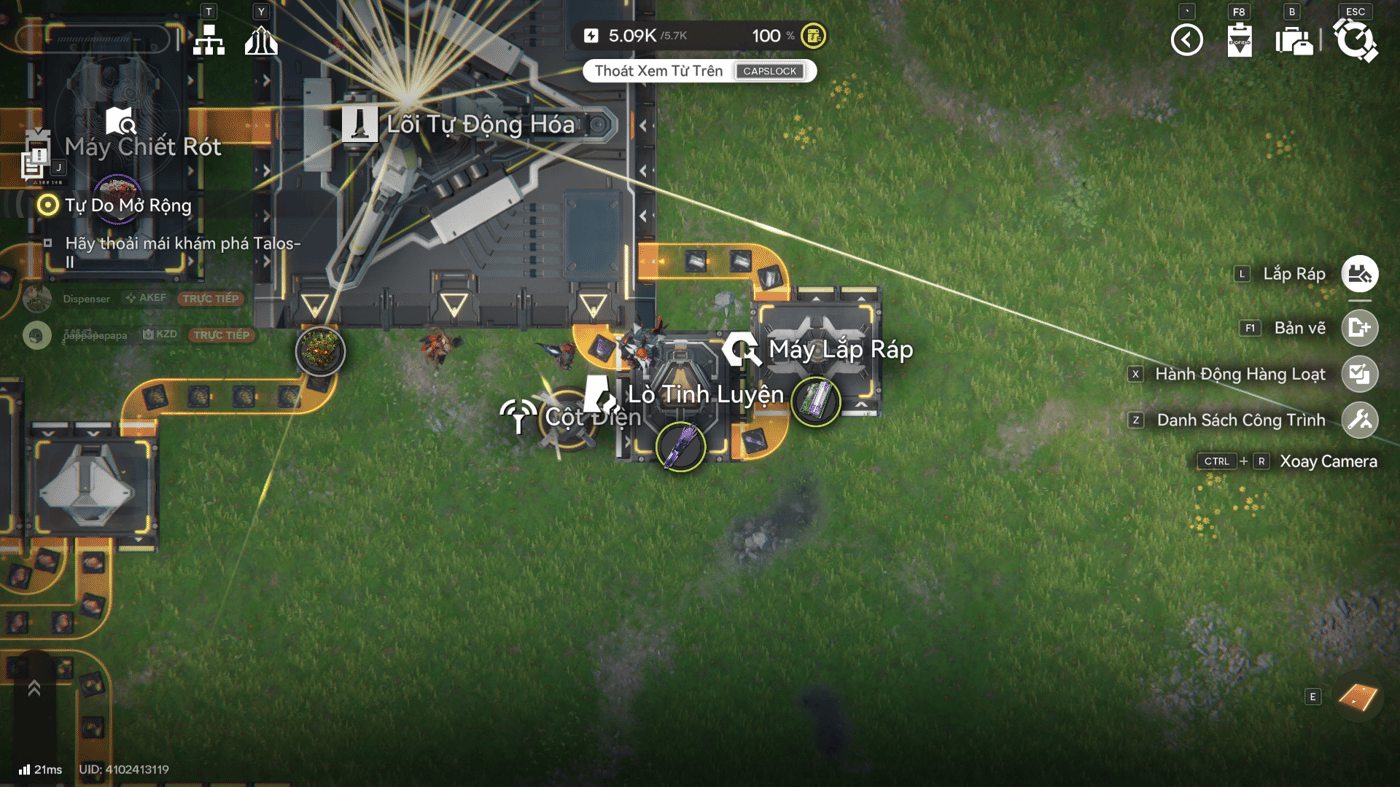Select the Cột Điện power pole label
This screenshot has height=787, width=1400.
pyautogui.click(x=592, y=416)
